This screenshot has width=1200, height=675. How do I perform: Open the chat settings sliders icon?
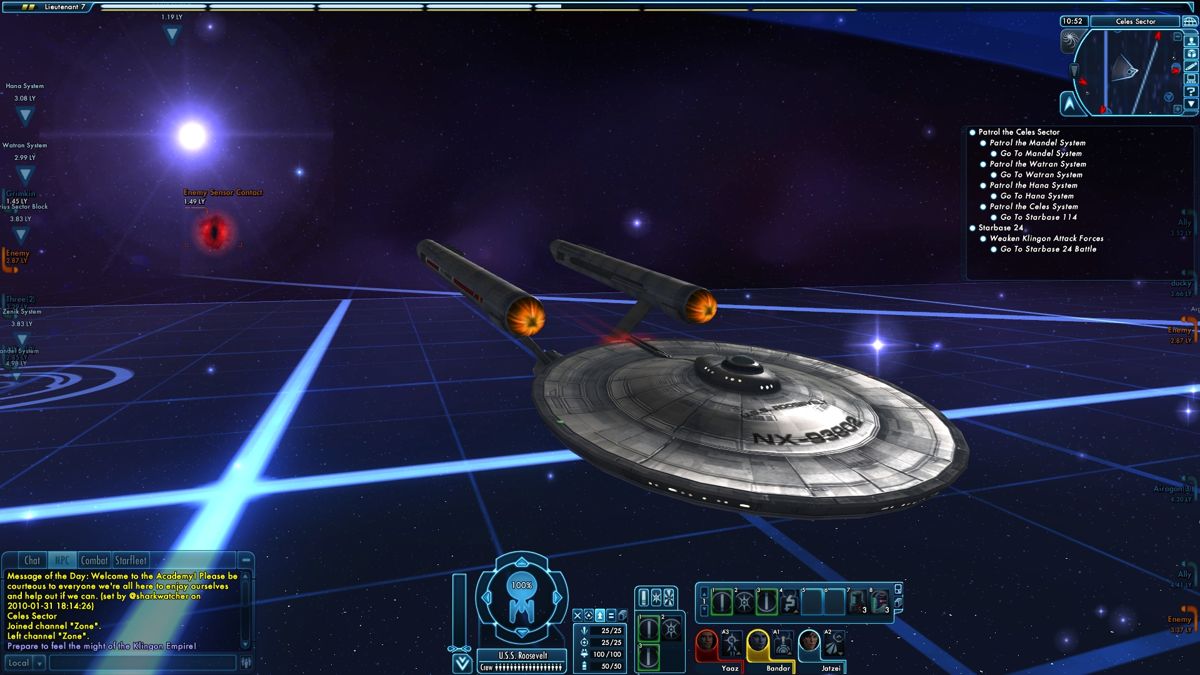tap(246, 662)
